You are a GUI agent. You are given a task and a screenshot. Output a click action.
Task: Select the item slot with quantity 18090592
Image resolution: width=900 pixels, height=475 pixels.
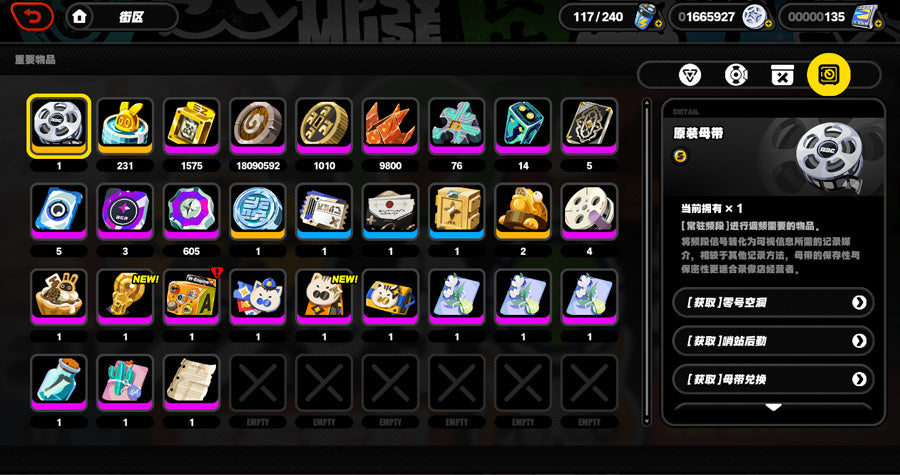tap(258, 126)
